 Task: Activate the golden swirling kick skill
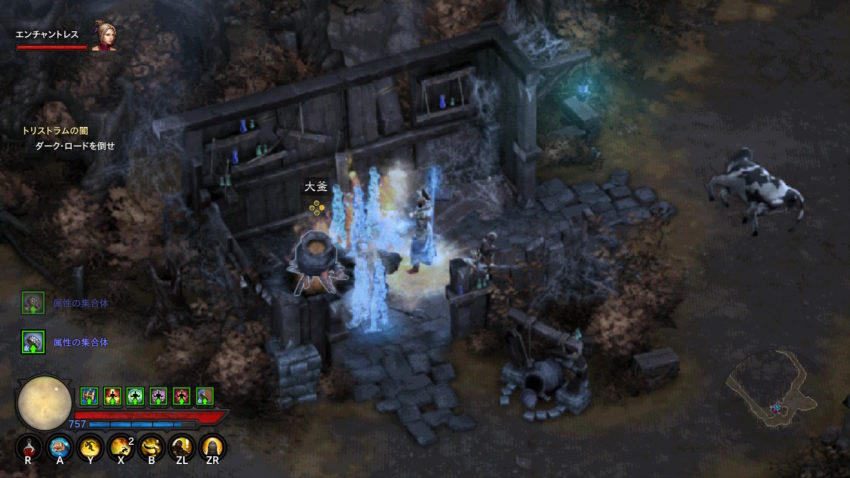pyautogui.click(x=152, y=447)
